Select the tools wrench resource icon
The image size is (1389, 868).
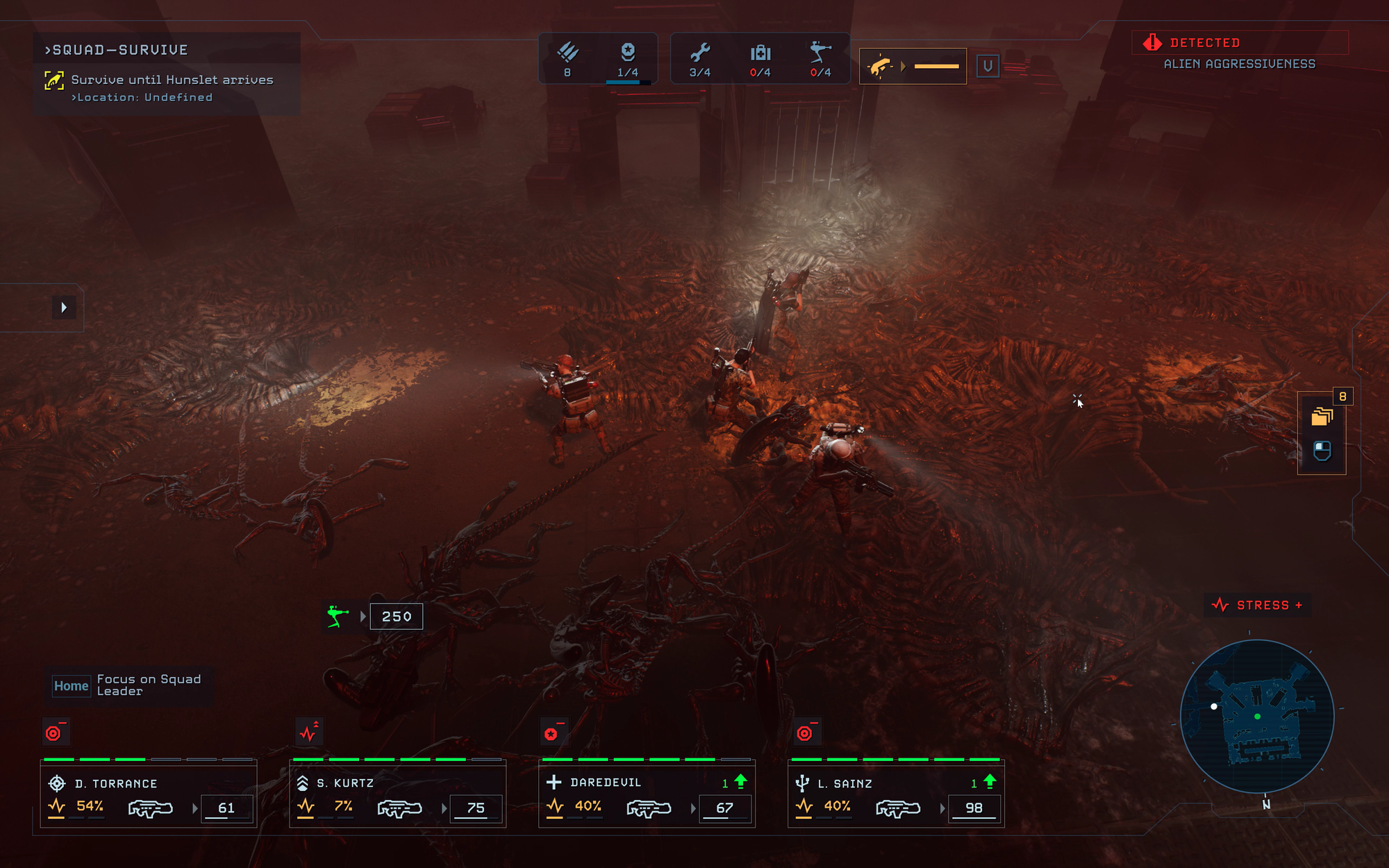pyautogui.click(x=700, y=59)
